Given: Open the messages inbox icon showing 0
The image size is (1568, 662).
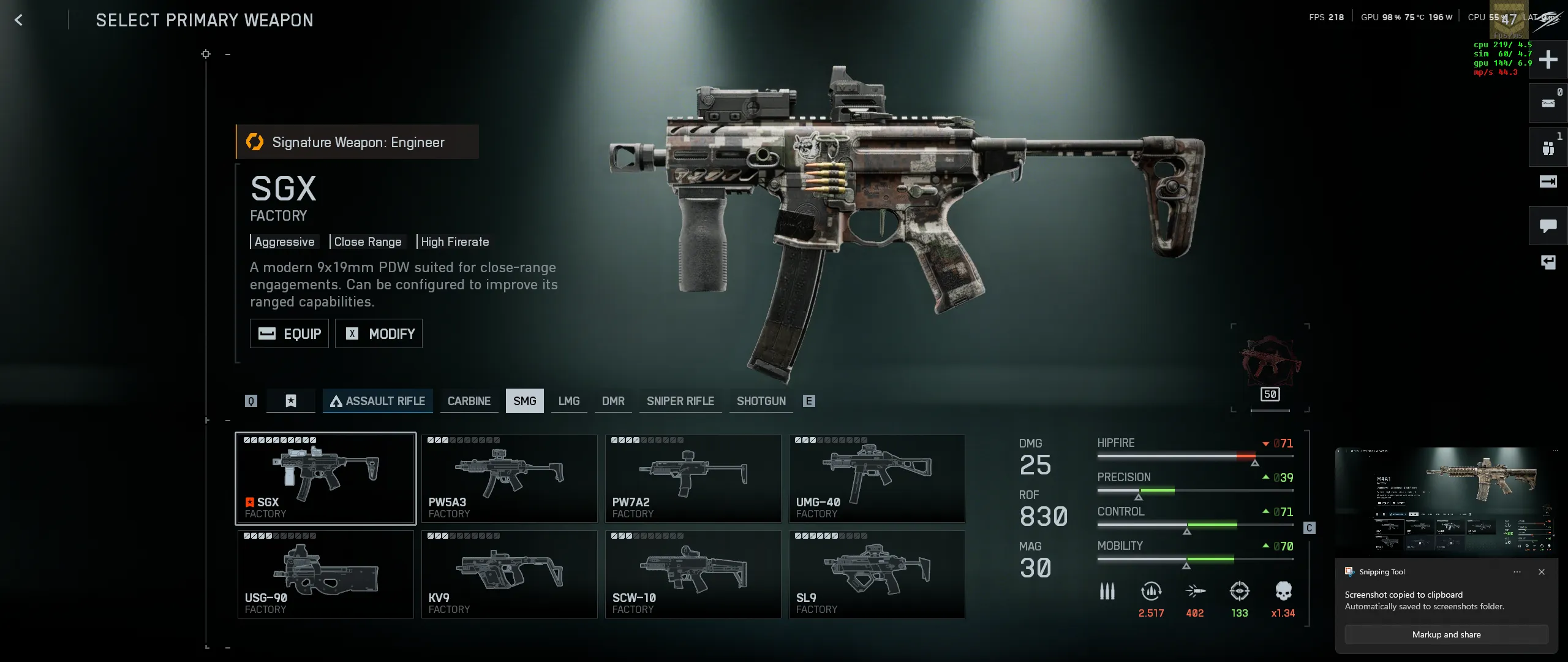Looking at the screenshot, I should [x=1550, y=103].
